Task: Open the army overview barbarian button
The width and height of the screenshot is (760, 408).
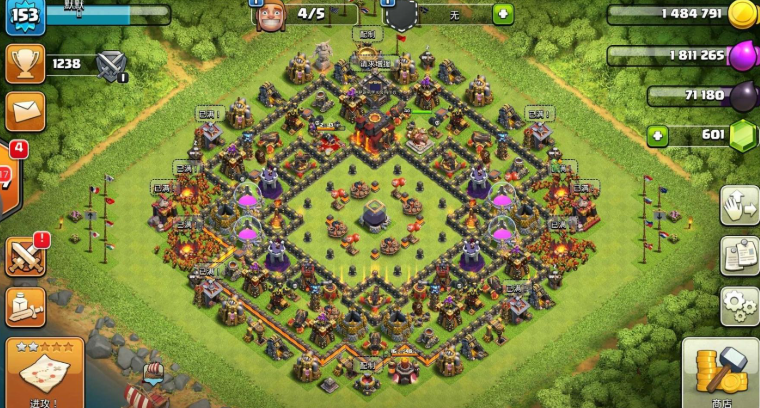Action: click(24, 305)
